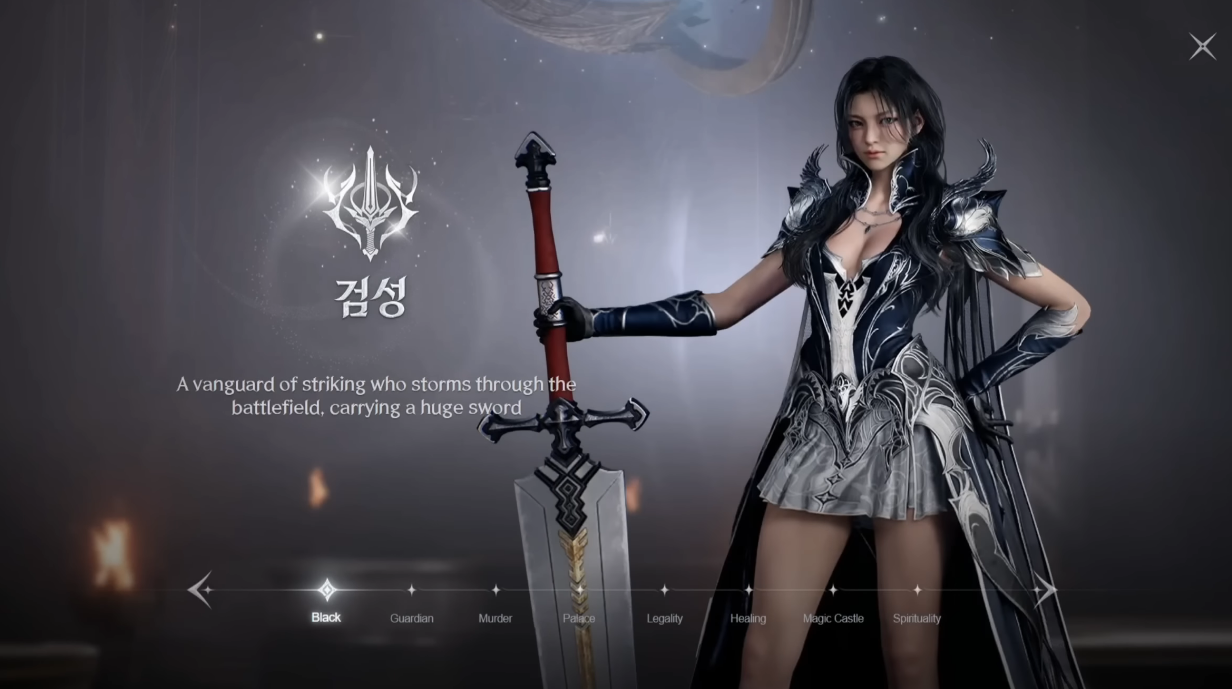Select the Black class tab

(x=326, y=602)
